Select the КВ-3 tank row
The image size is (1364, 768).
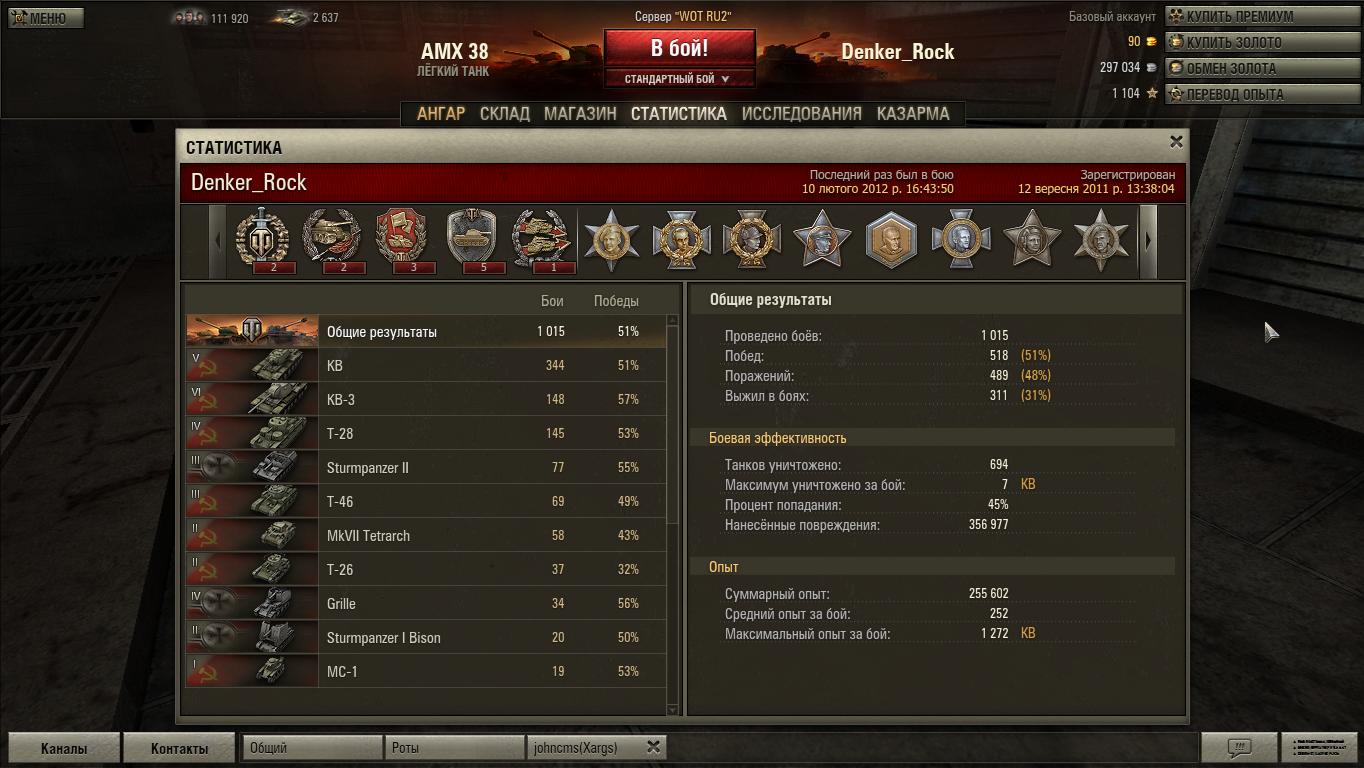(x=426, y=399)
